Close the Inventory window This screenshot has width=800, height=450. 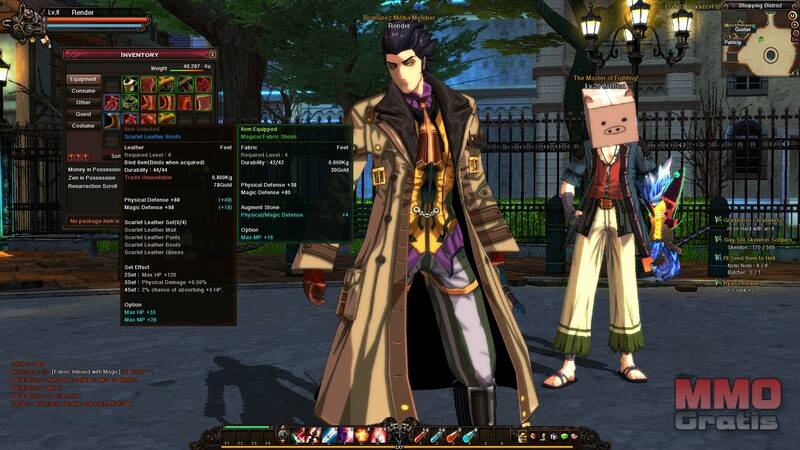(x=213, y=55)
